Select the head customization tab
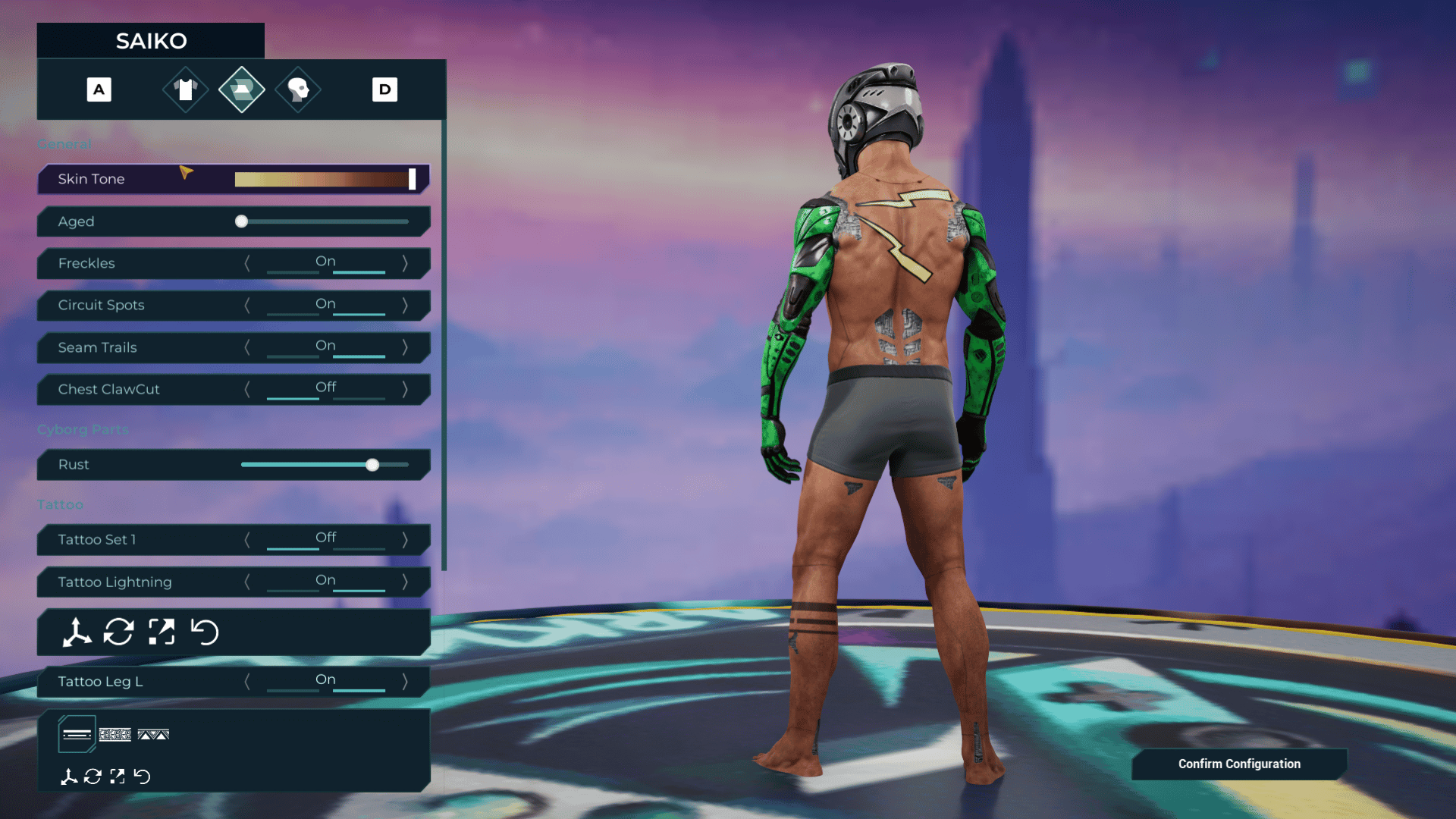1456x819 pixels. tap(297, 89)
